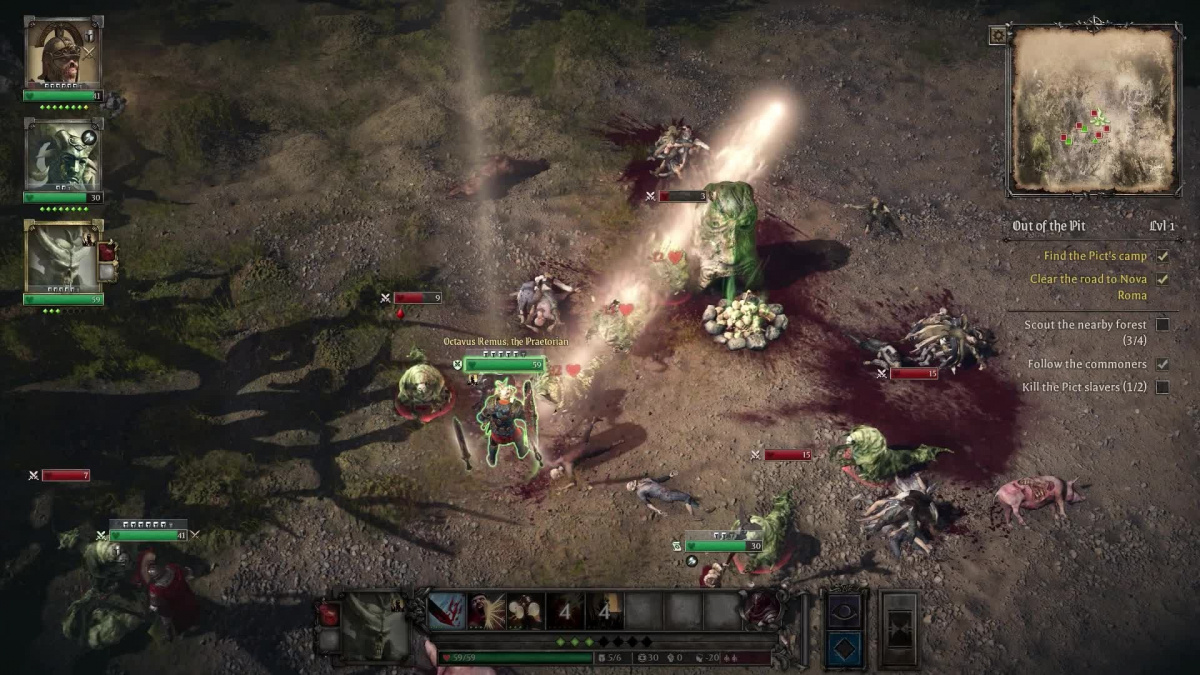The width and height of the screenshot is (1200, 675).
Task: Select the green horned mask hero portrait
Action: coord(61,155)
